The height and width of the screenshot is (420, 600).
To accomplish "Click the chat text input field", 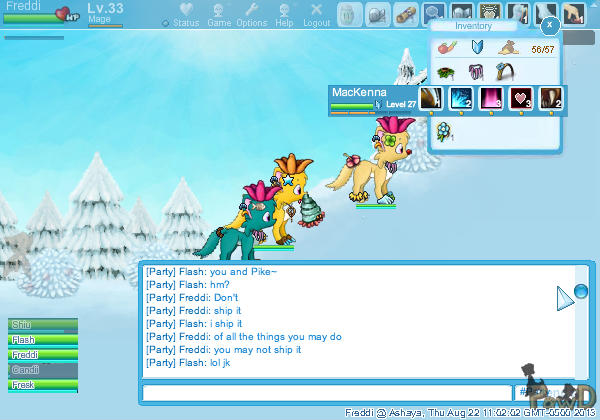I will tap(325, 393).
